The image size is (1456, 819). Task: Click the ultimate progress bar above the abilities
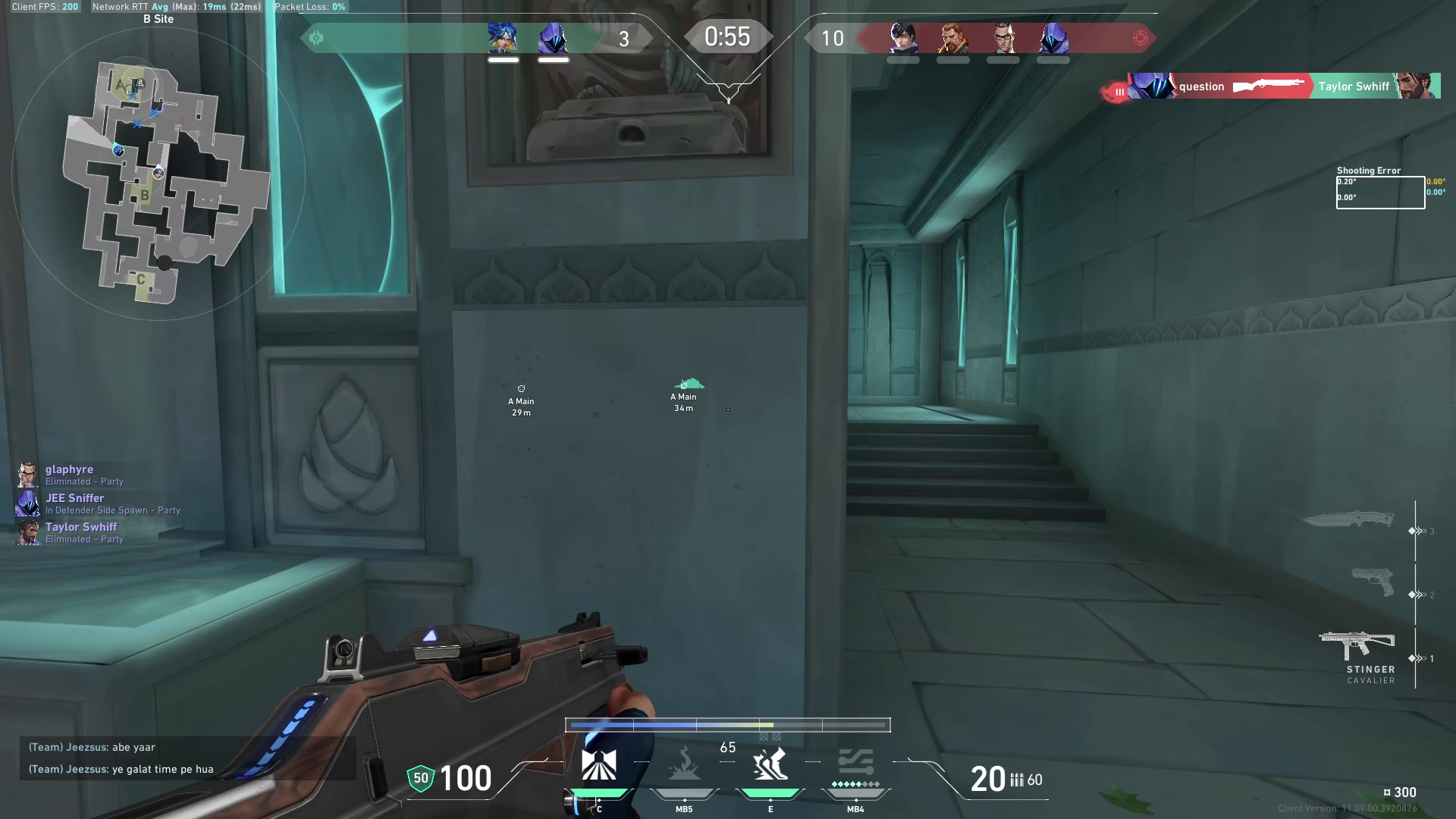[x=726, y=725]
